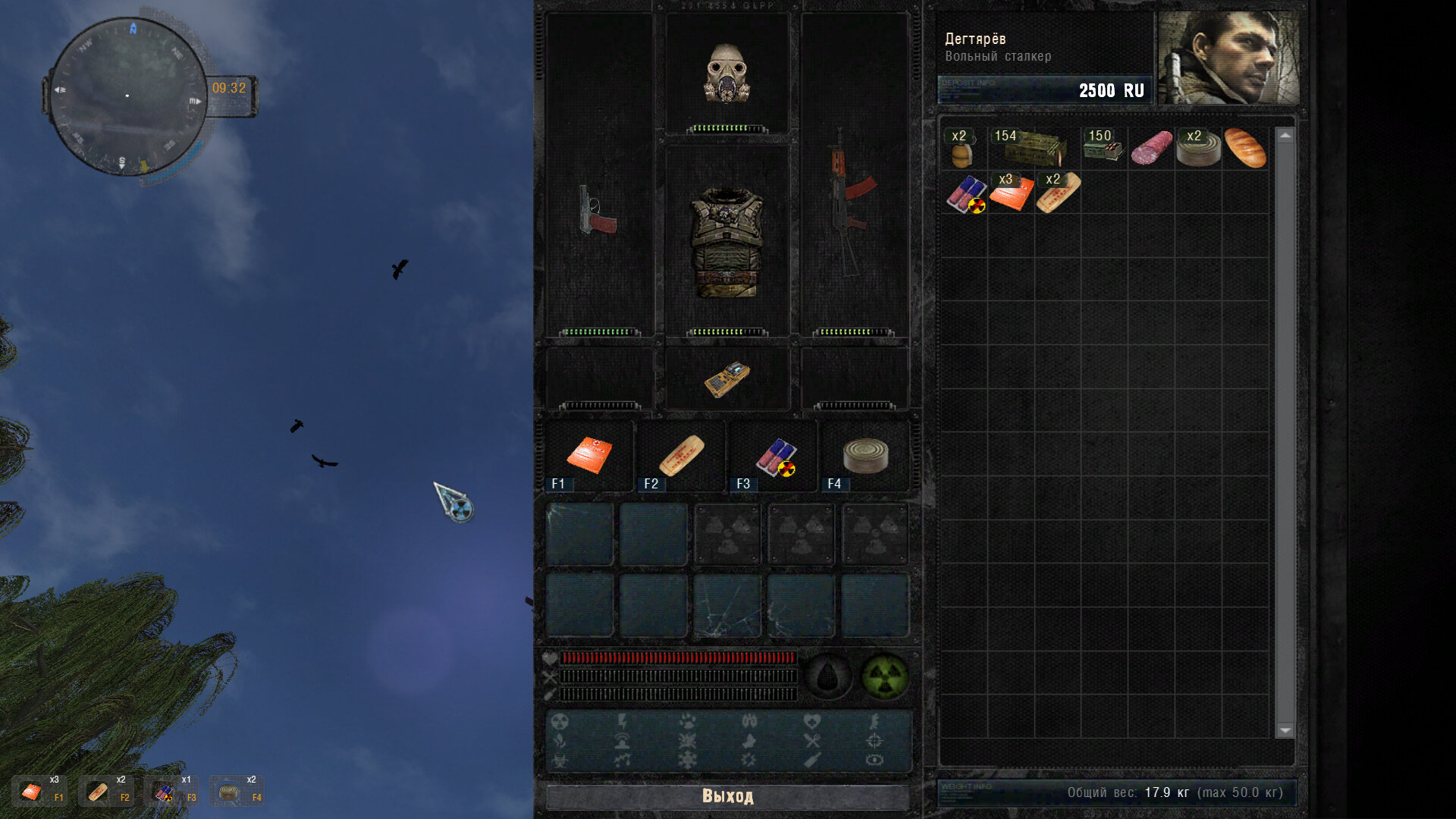Select the F2 quick-slot bandage
The image size is (1456, 819).
681,456
